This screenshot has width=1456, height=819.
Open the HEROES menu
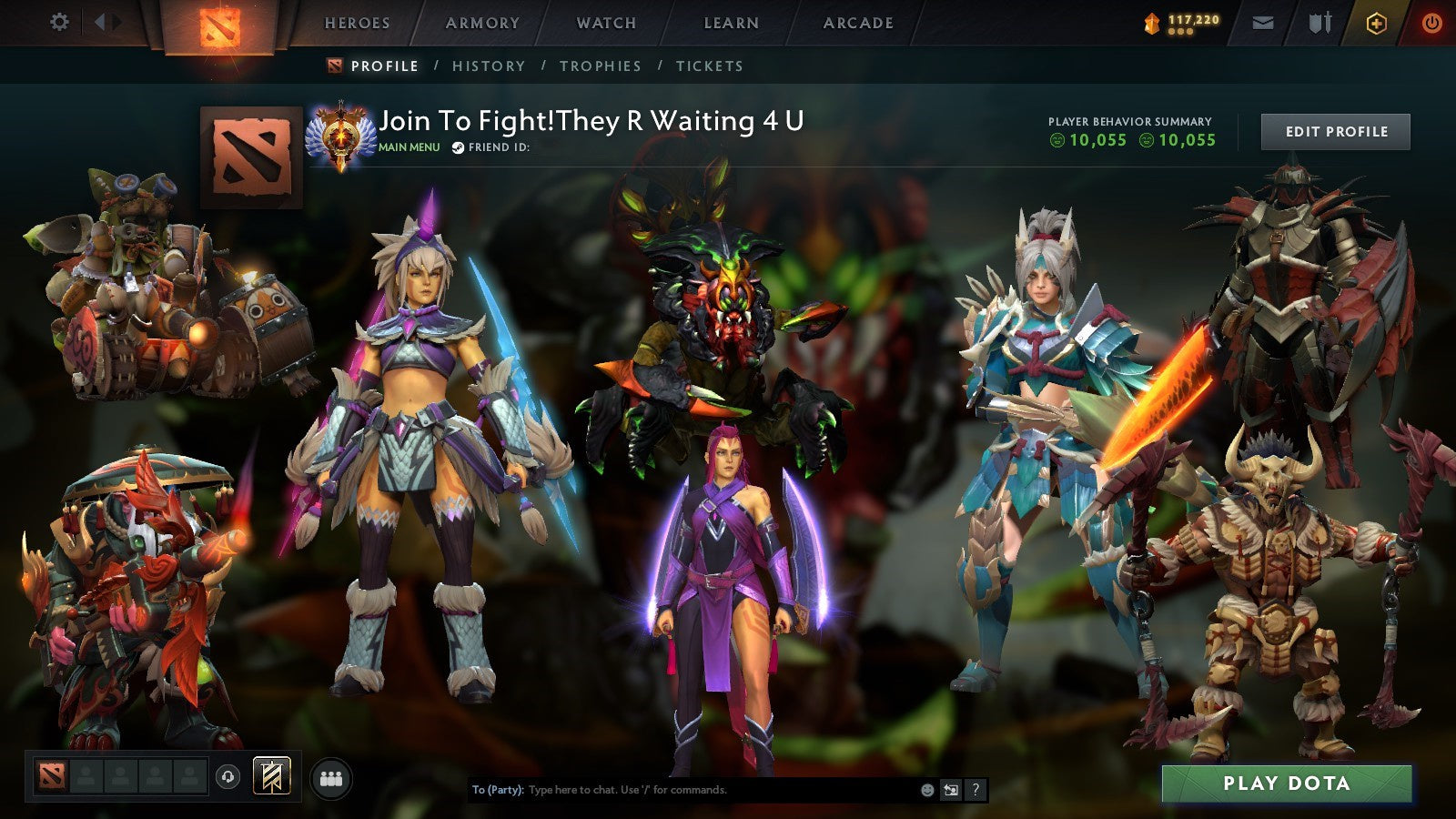click(356, 24)
